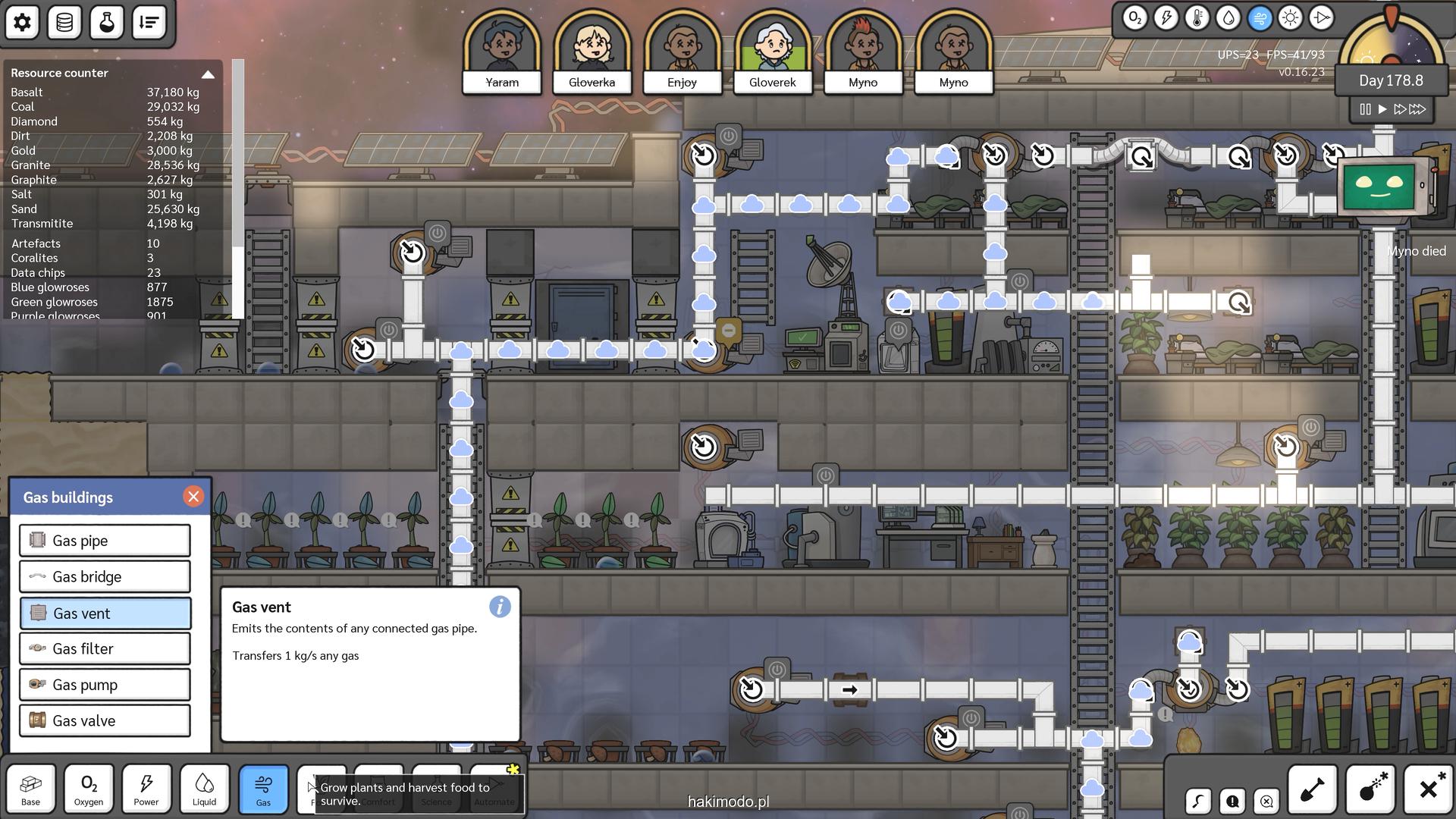Select Gas pipe from Gas buildings
The height and width of the screenshot is (819, 1456).
pyautogui.click(x=105, y=541)
